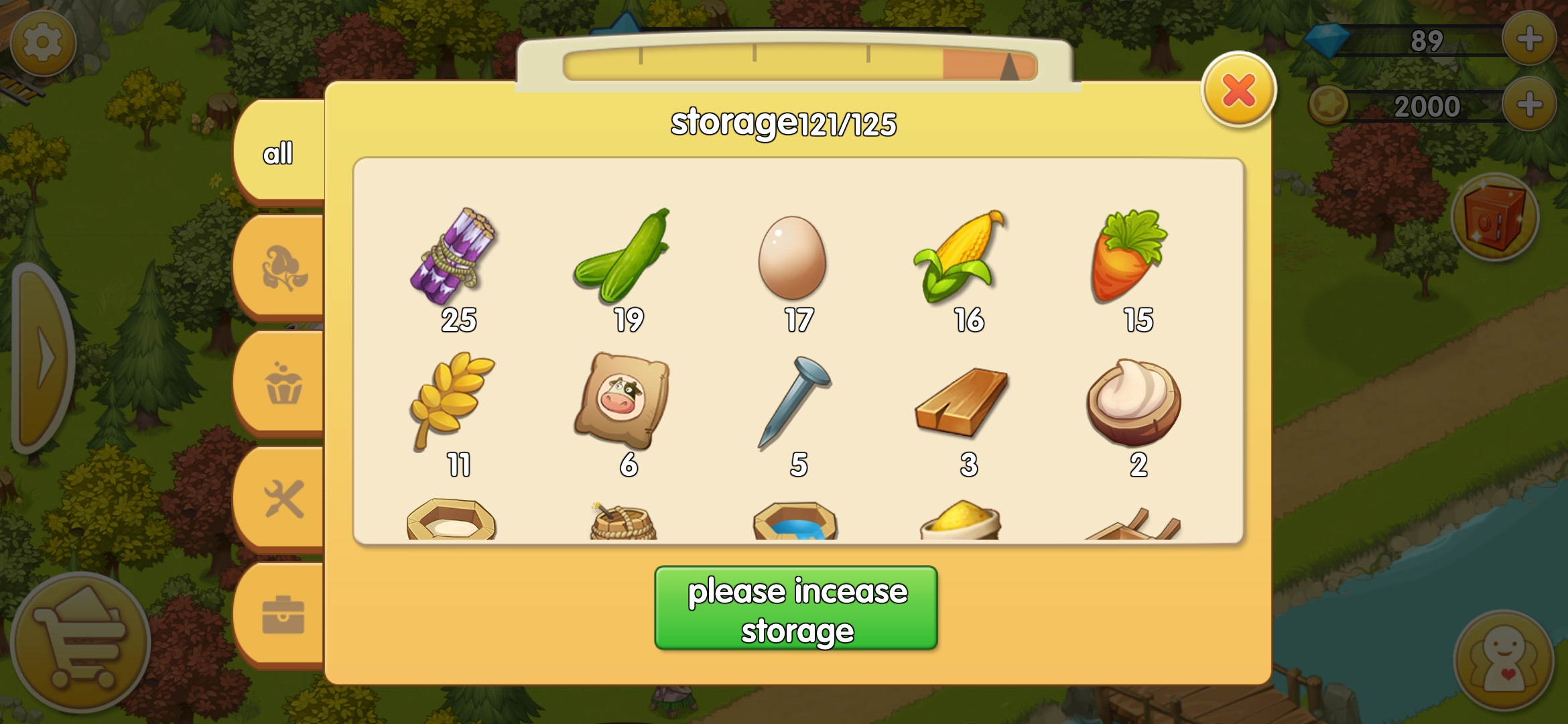Pick the cucumber item in storage
The image size is (1568, 724).
point(623,256)
